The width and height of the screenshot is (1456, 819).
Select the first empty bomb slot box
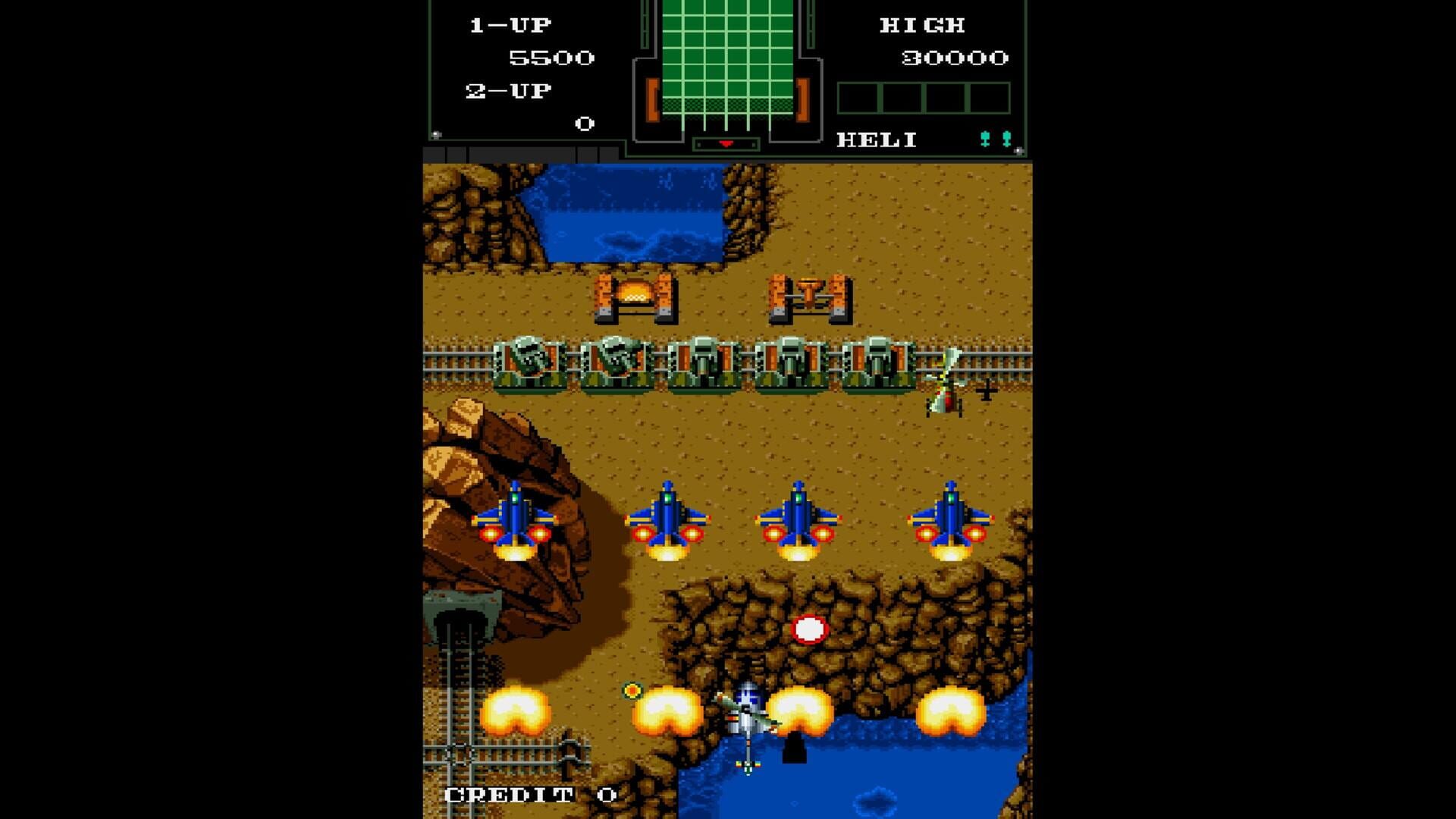coord(858,97)
